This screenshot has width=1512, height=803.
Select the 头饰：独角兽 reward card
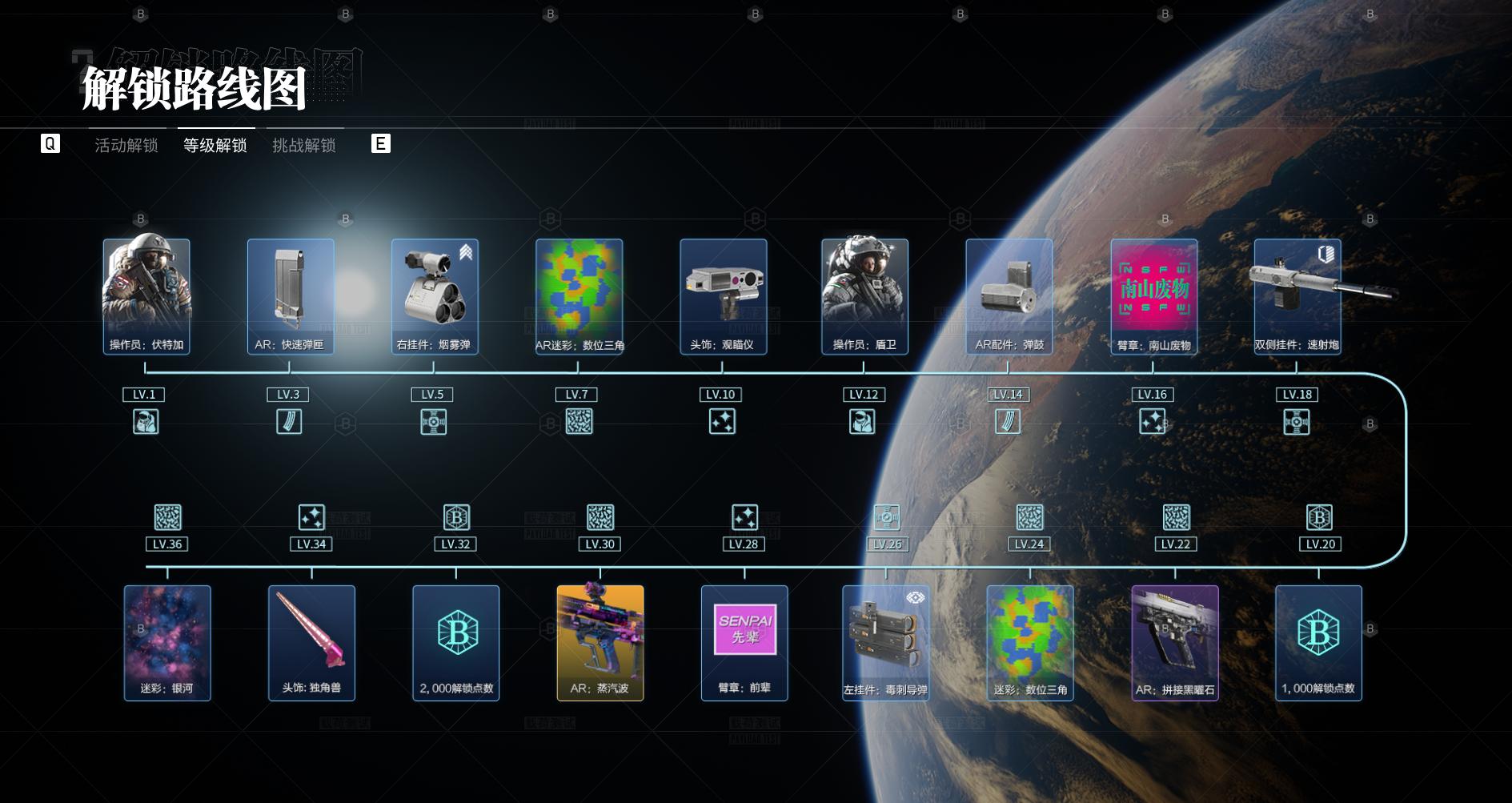pyautogui.click(x=311, y=643)
